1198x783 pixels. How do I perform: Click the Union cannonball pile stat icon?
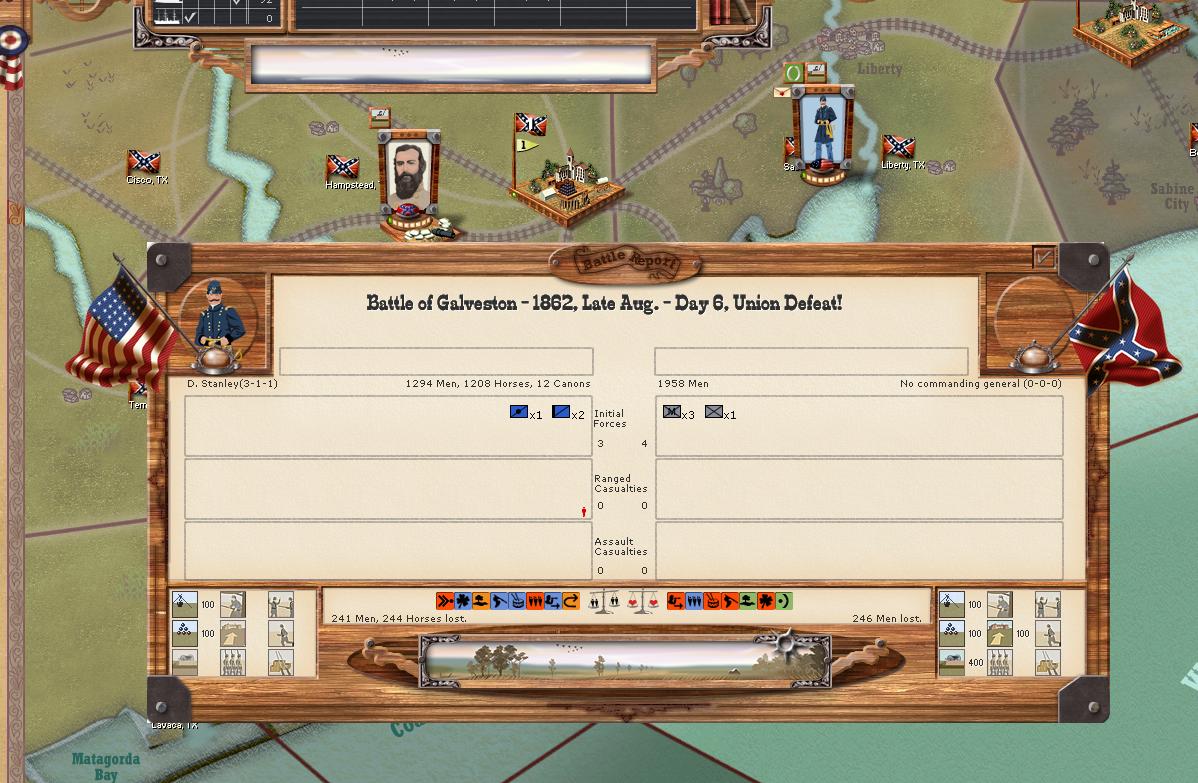pyautogui.click(x=184, y=632)
